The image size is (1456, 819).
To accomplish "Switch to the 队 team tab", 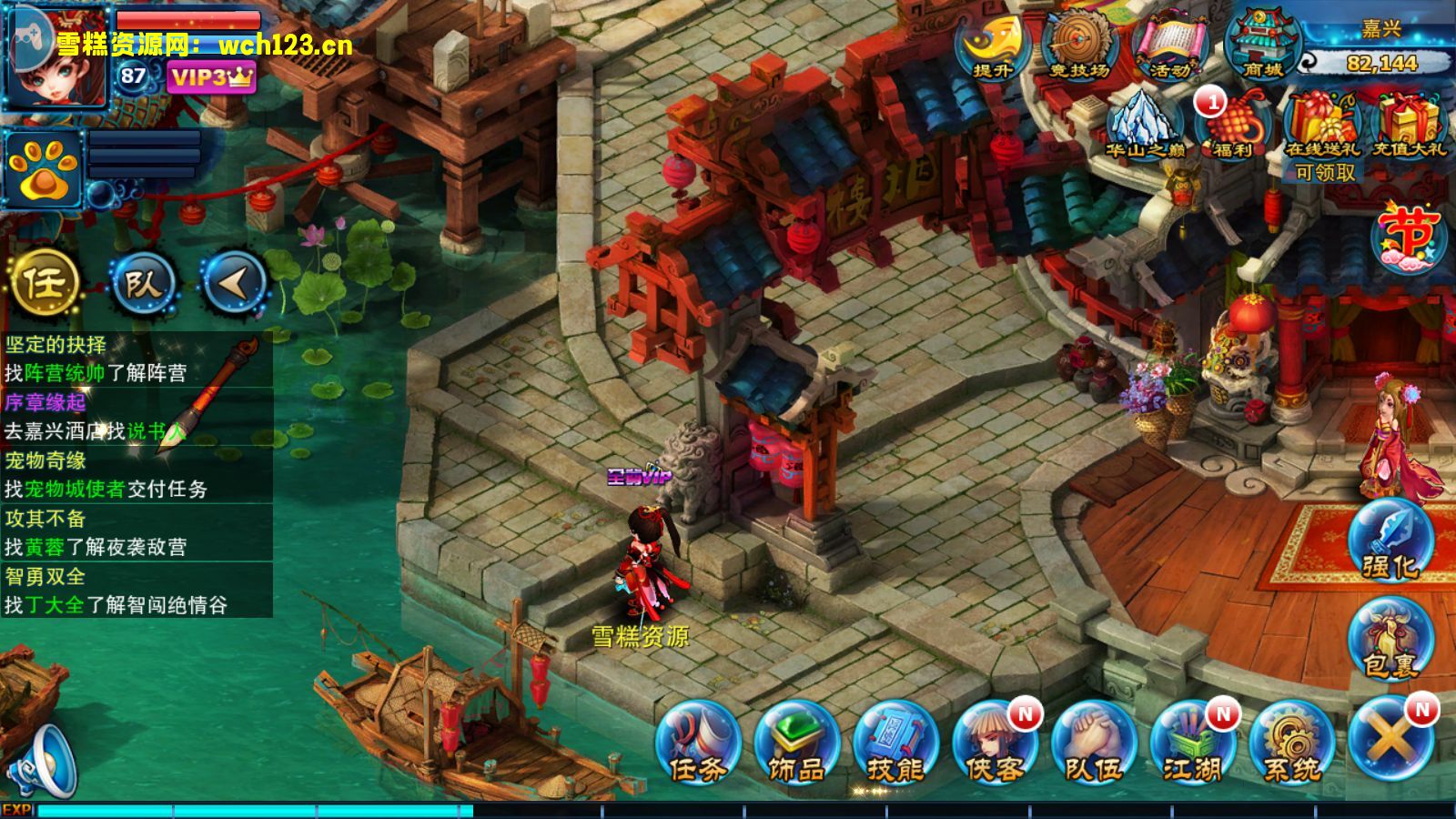I will coord(141,284).
